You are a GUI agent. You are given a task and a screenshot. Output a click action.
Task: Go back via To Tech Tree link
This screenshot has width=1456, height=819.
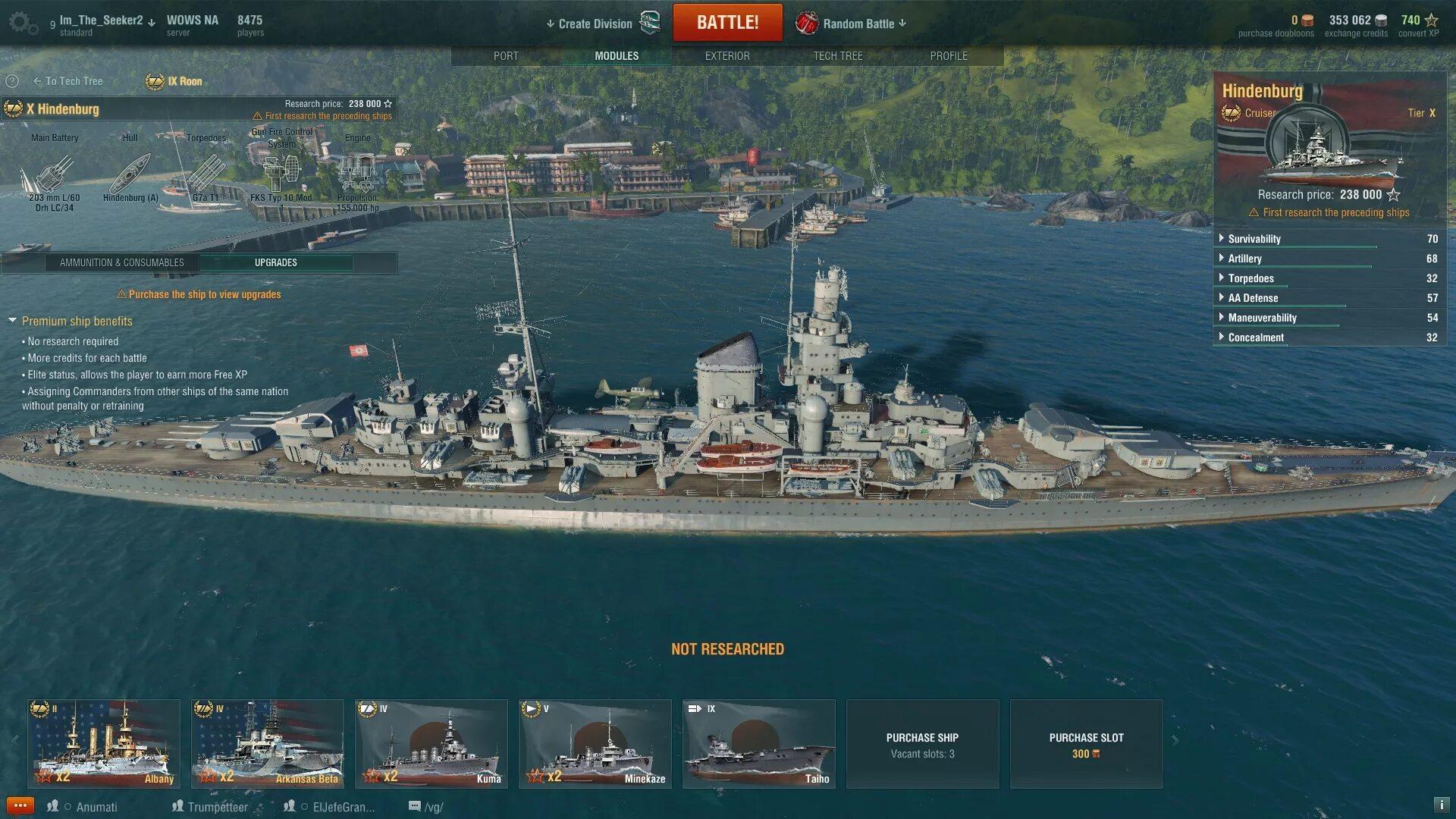point(68,81)
